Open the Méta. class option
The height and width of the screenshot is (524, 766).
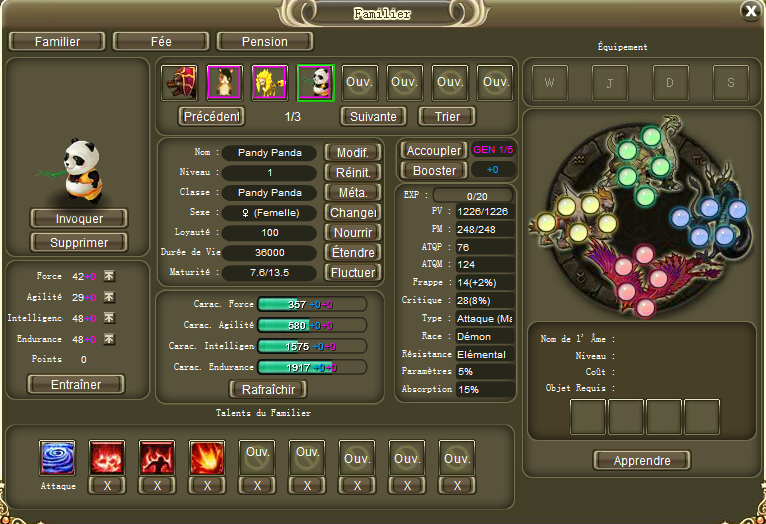[353, 192]
